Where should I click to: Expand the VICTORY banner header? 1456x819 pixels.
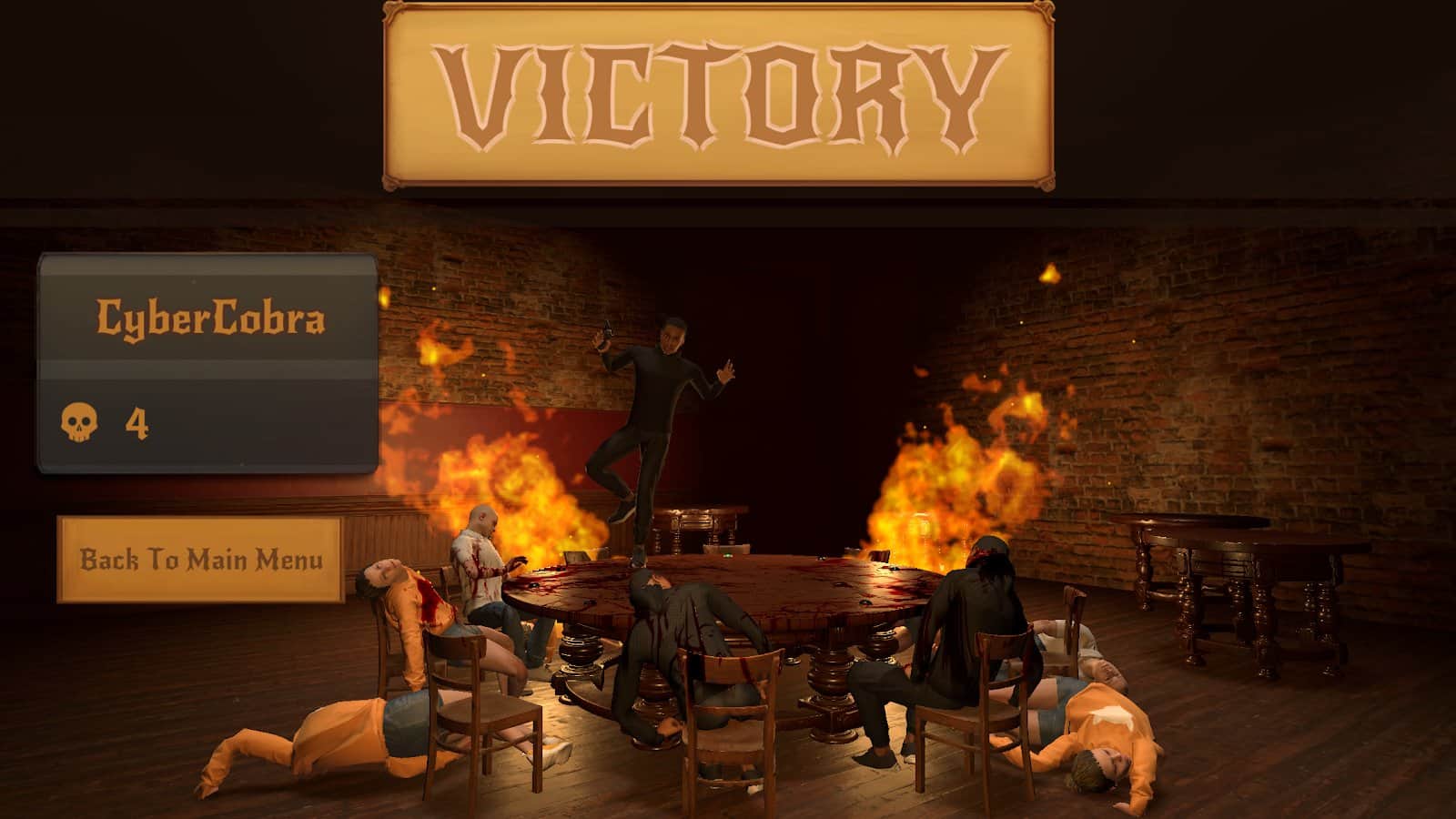coord(723,96)
